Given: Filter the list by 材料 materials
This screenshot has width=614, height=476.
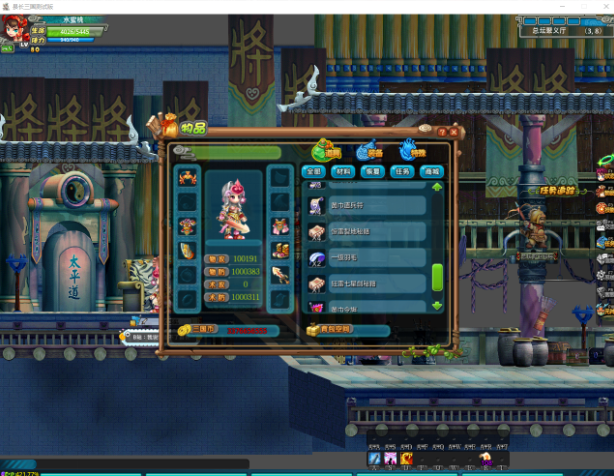Looking at the screenshot, I should click(x=343, y=171).
